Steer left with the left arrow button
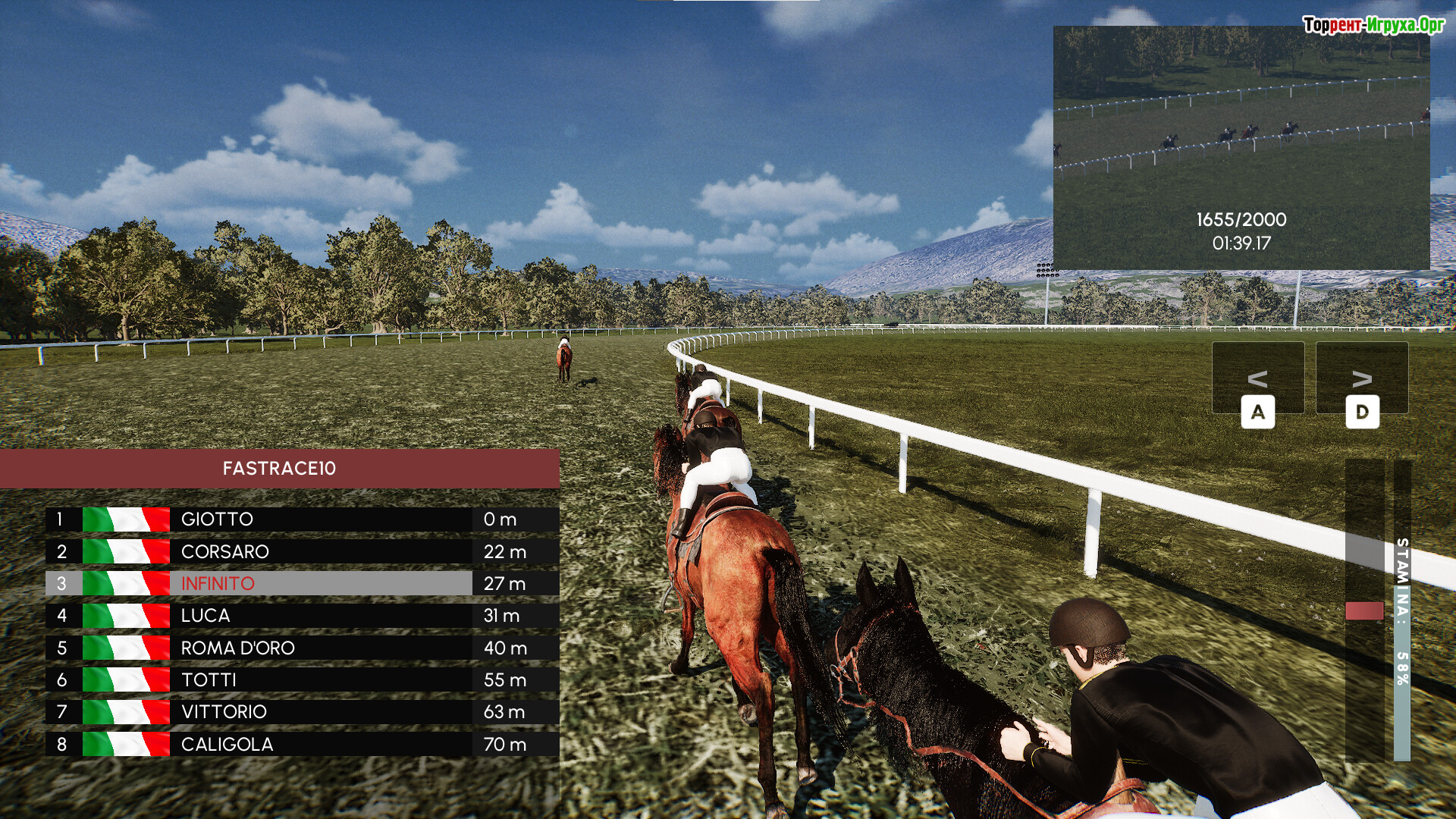Image resolution: width=1456 pixels, height=819 pixels. tap(1257, 379)
